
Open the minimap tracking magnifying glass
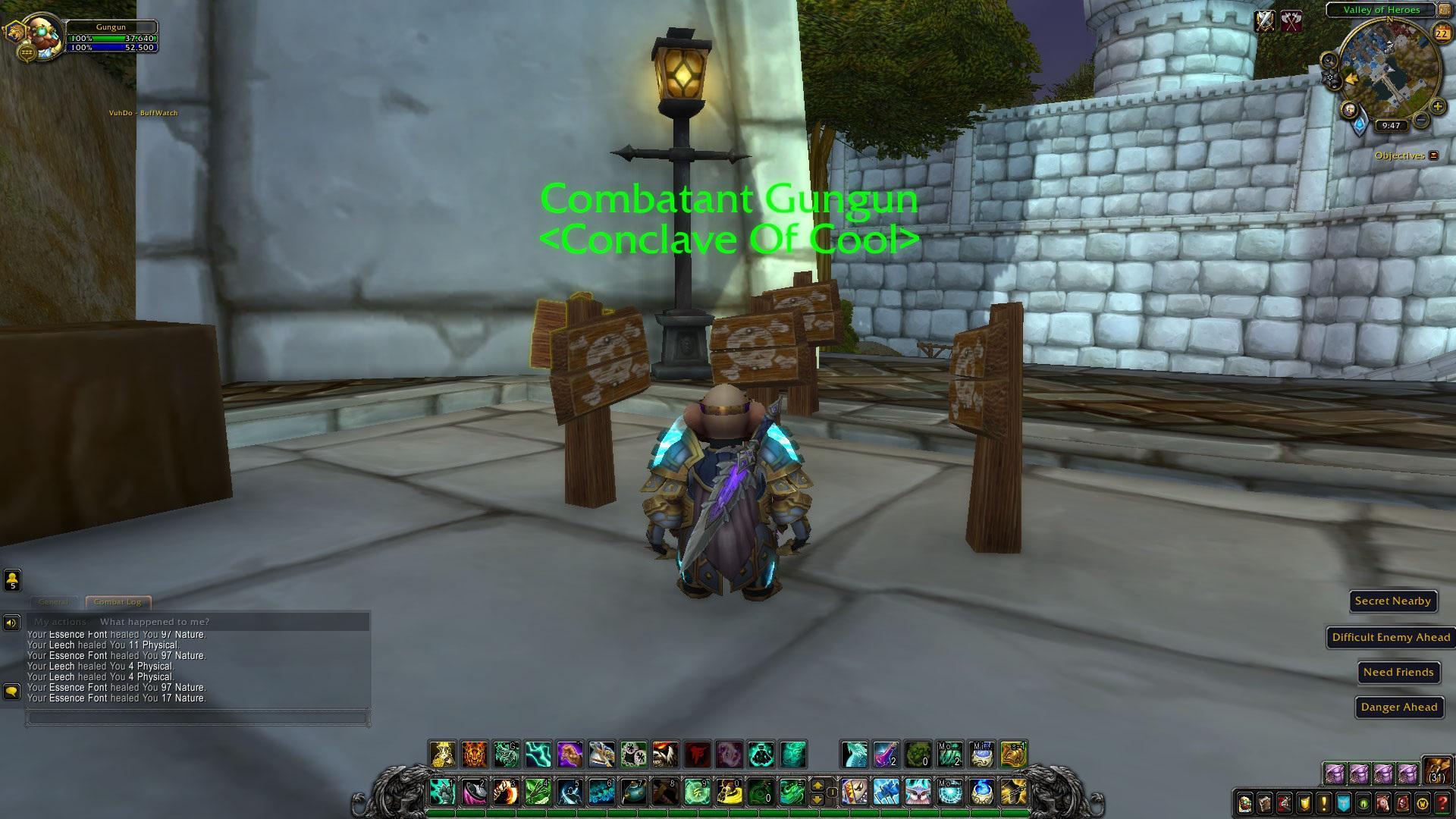click(x=1328, y=61)
